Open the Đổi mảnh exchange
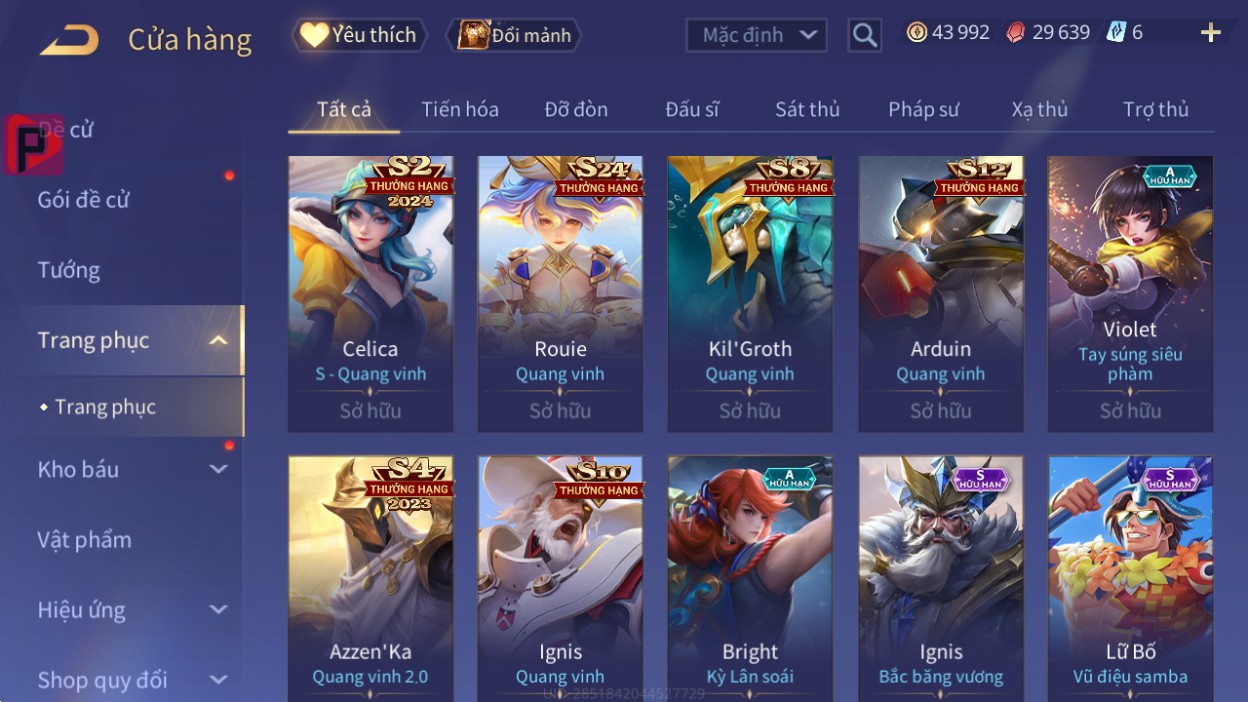 [x=514, y=35]
